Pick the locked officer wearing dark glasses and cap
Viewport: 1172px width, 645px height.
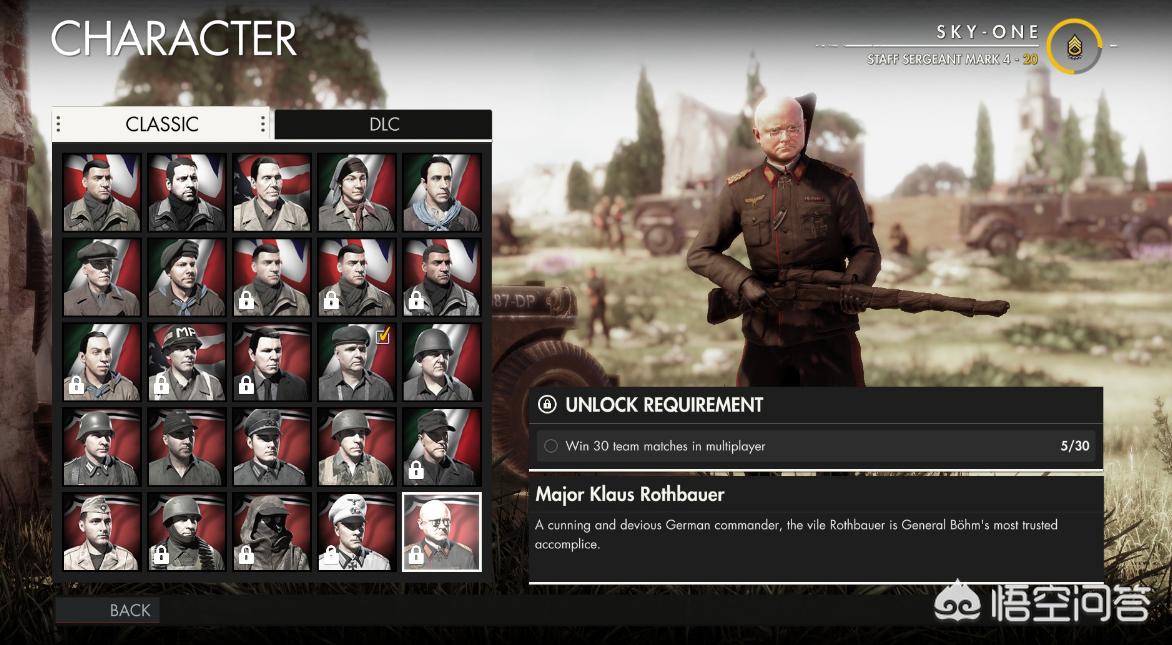pos(442,446)
